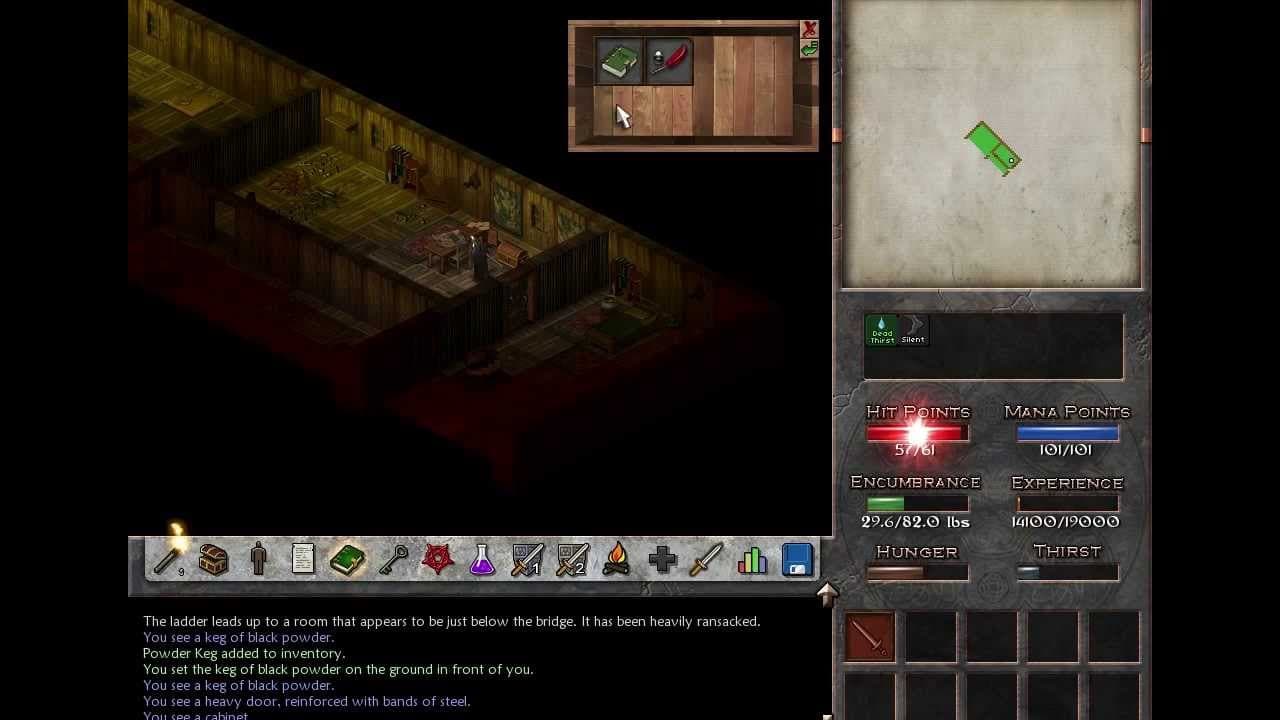1280x720 pixels.
Task: Save the game via the floppy disk icon
Action: click(796, 560)
